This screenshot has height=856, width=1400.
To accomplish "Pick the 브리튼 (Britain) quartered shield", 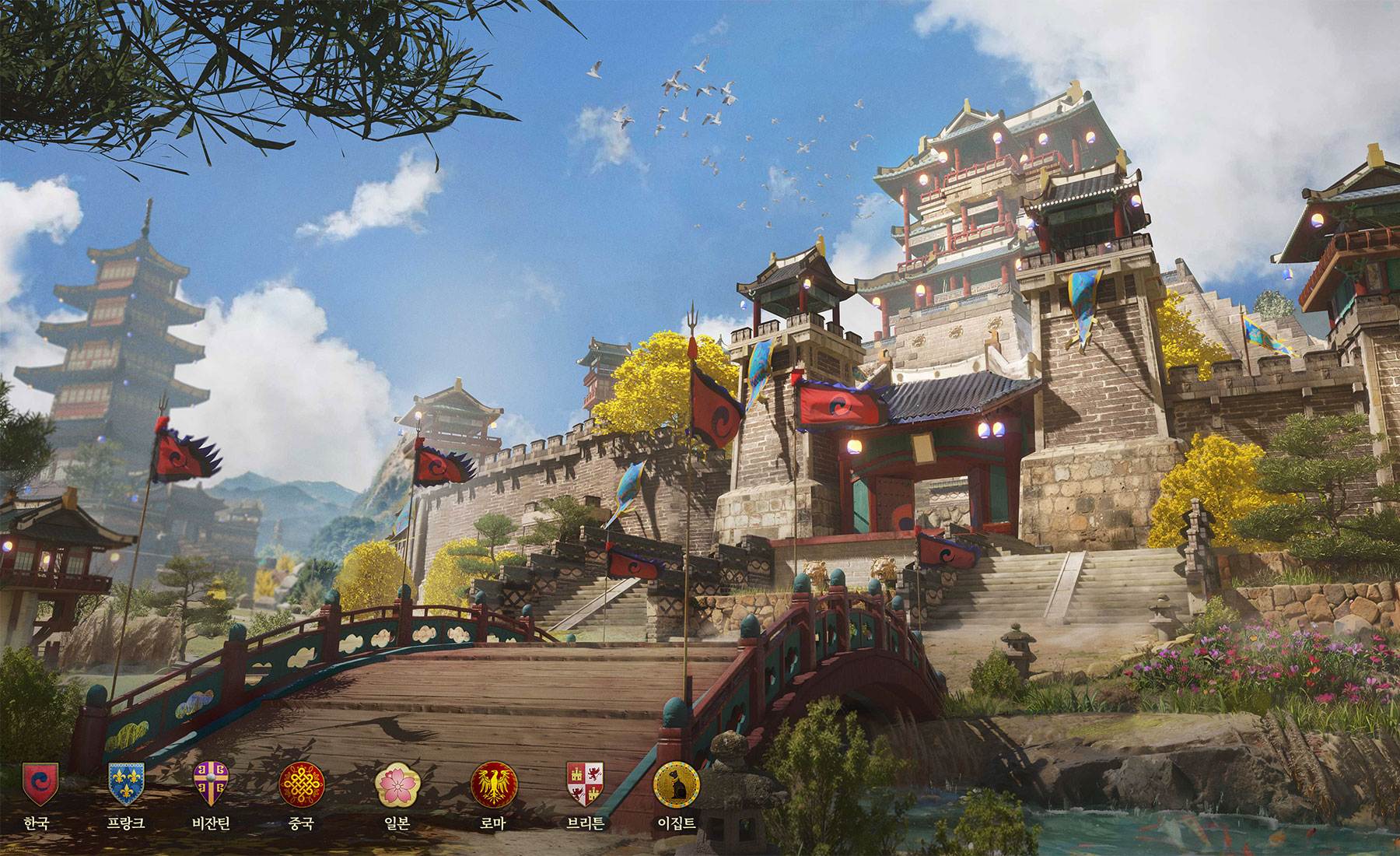I will click(585, 783).
